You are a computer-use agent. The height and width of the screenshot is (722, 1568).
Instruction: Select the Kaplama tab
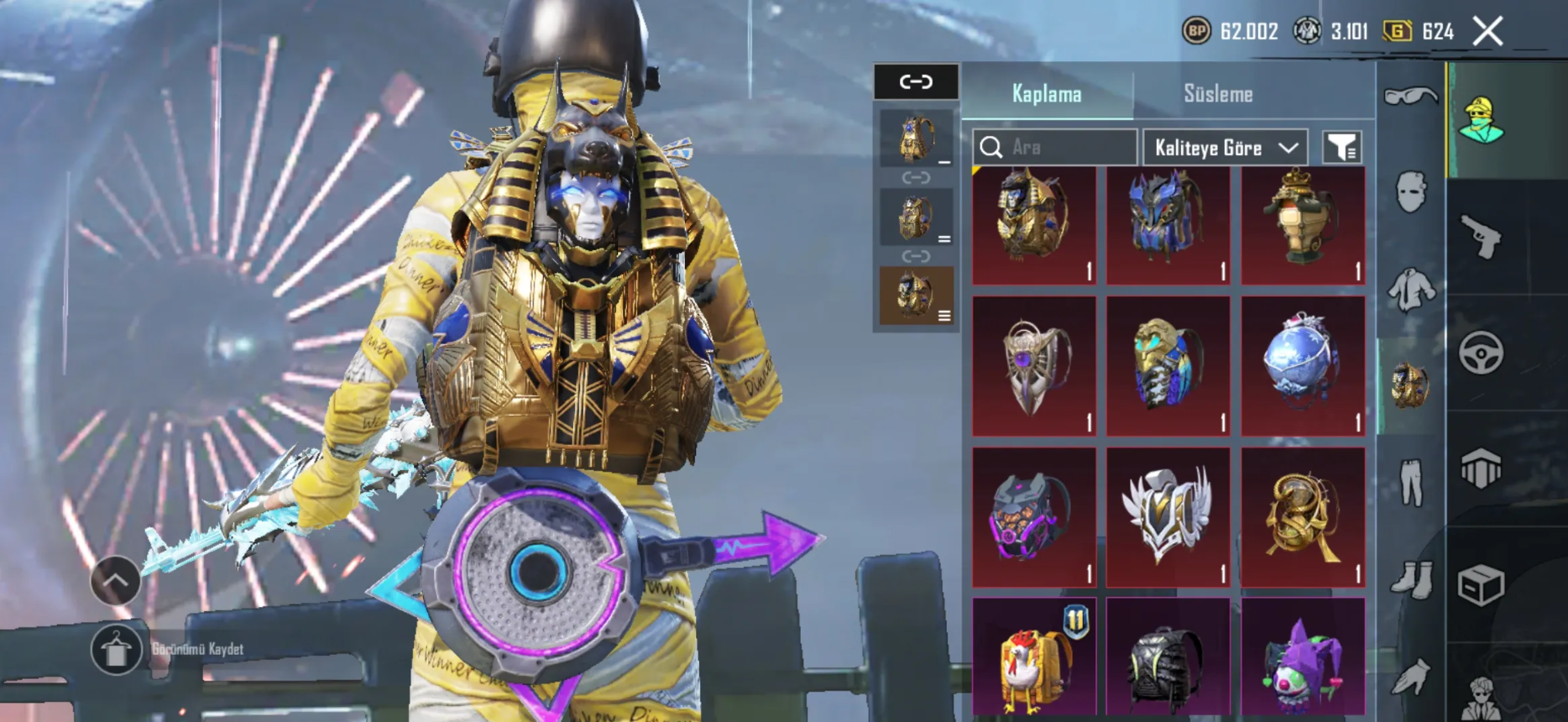click(1046, 94)
